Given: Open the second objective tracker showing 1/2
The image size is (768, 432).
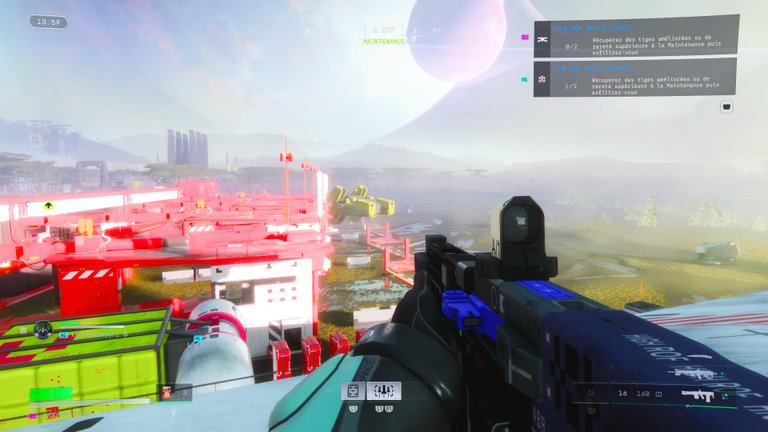Looking at the screenshot, I should pos(636,77).
